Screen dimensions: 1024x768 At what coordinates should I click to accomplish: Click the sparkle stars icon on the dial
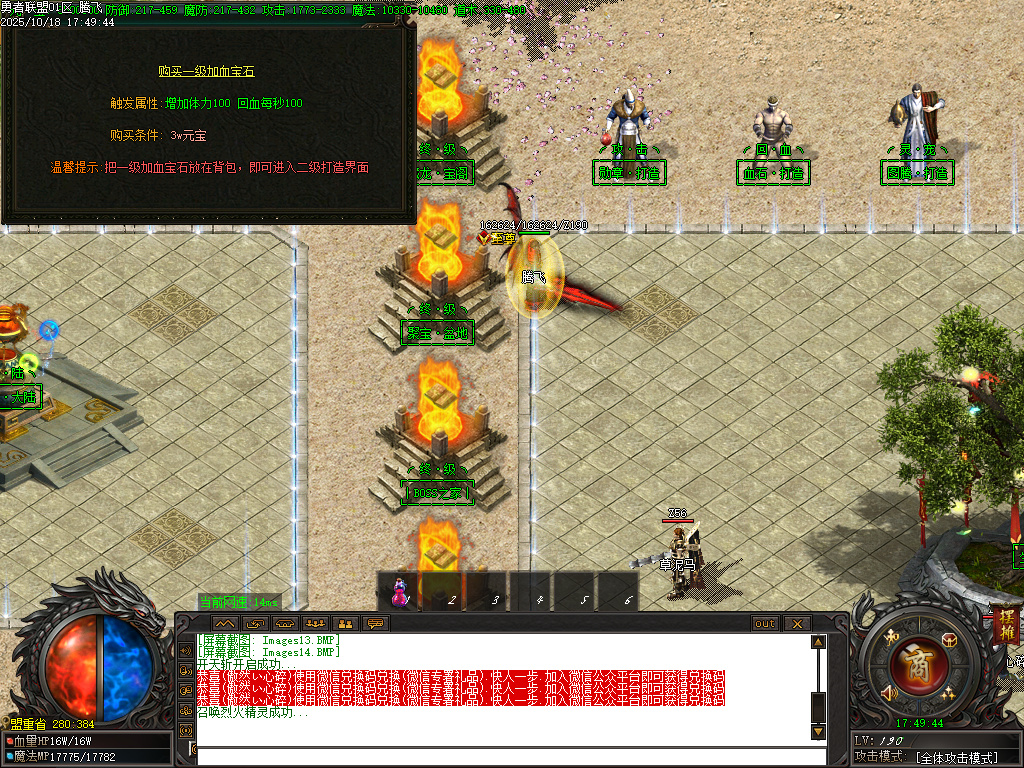[x=947, y=694]
